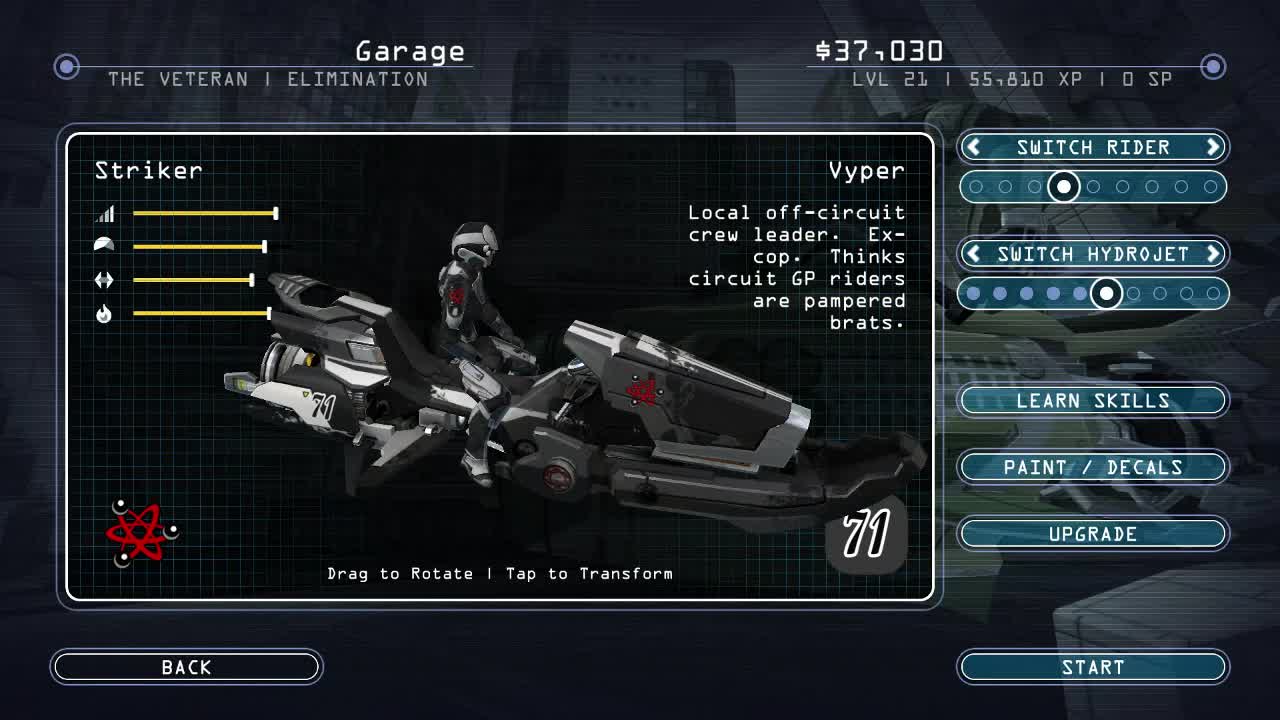Open the Learn Skills menu

point(1092,400)
